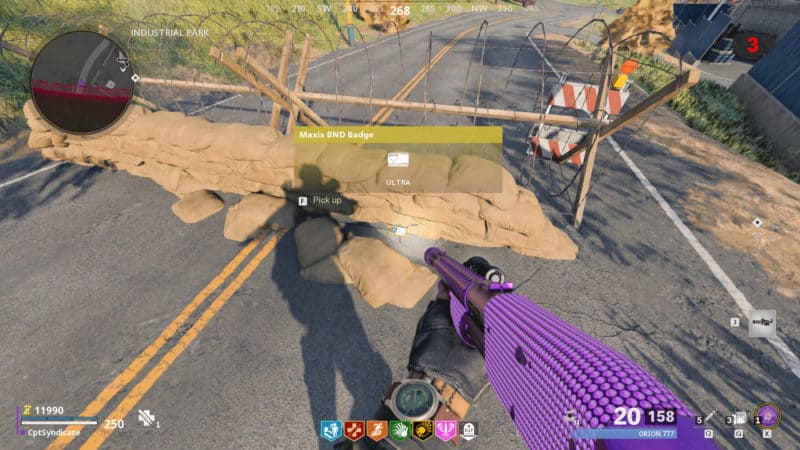This screenshot has height=450, width=800.
Task: Select the Maxis BND Badge item panel
Action: click(x=398, y=159)
